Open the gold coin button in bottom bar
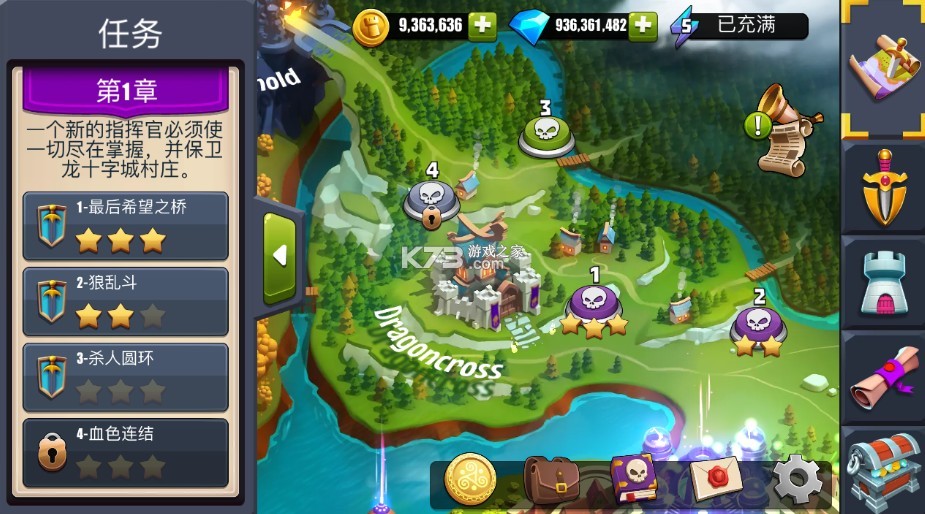 (x=470, y=479)
